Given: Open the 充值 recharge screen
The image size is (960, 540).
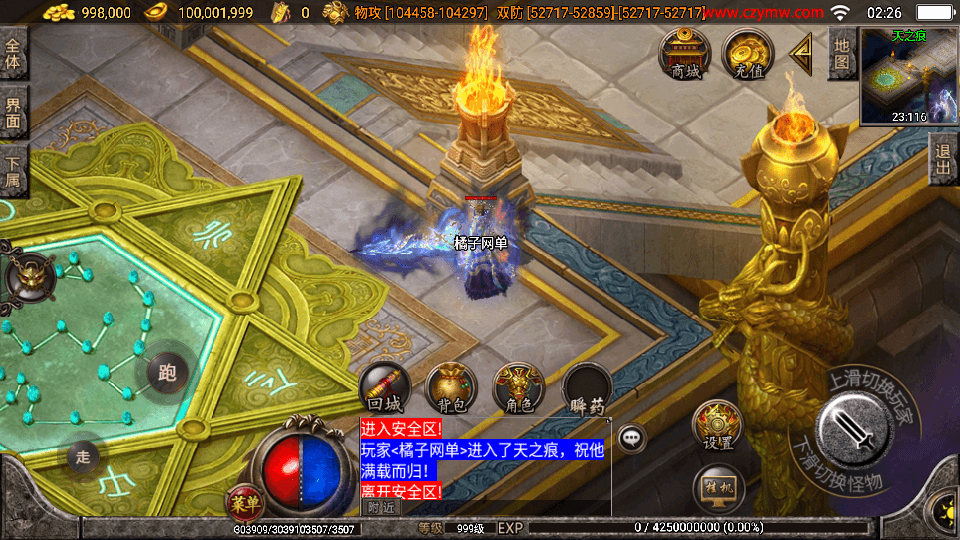Looking at the screenshot, I should [x=745, y=53].
